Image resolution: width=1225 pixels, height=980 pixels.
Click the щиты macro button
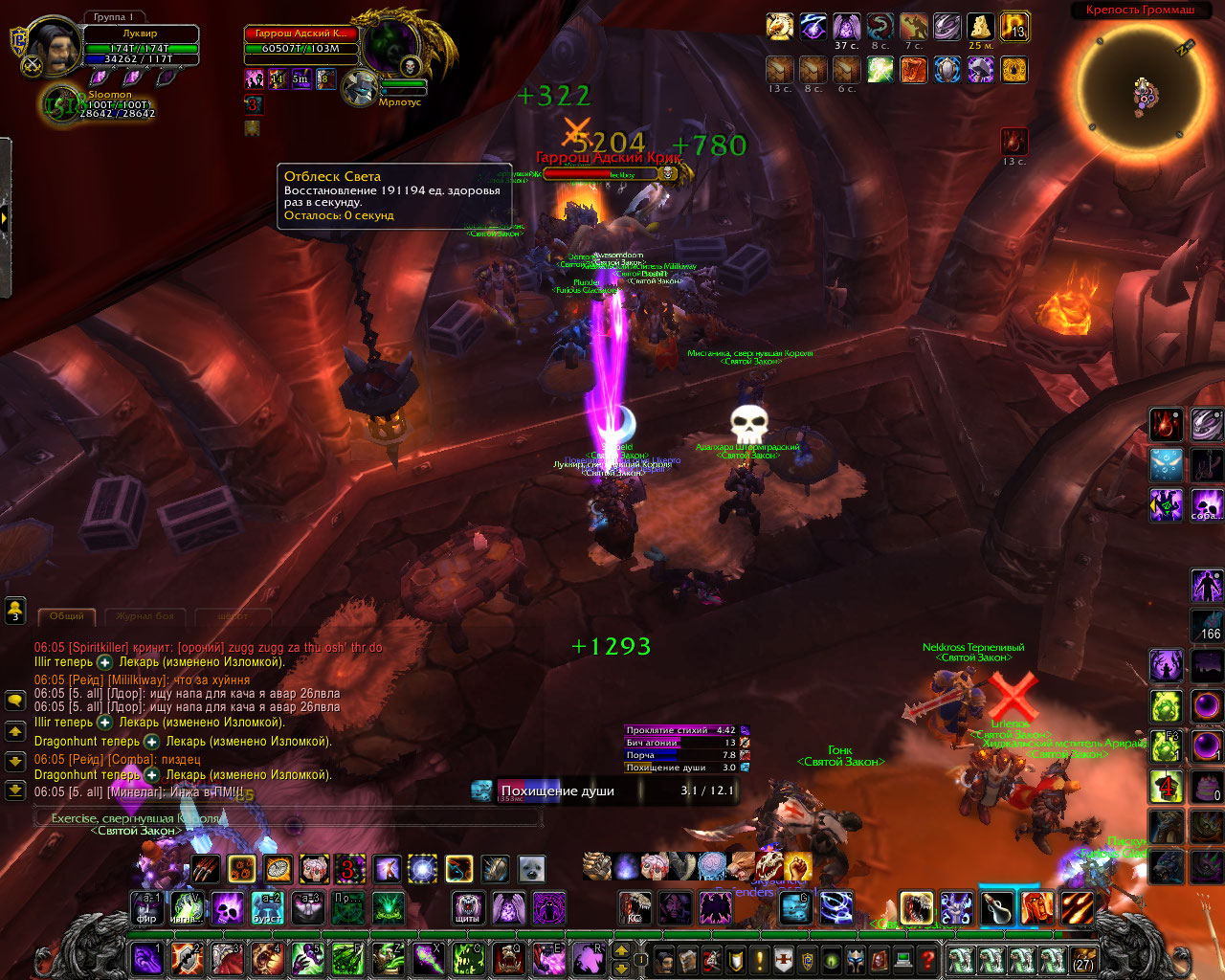[x=468, y=907]
